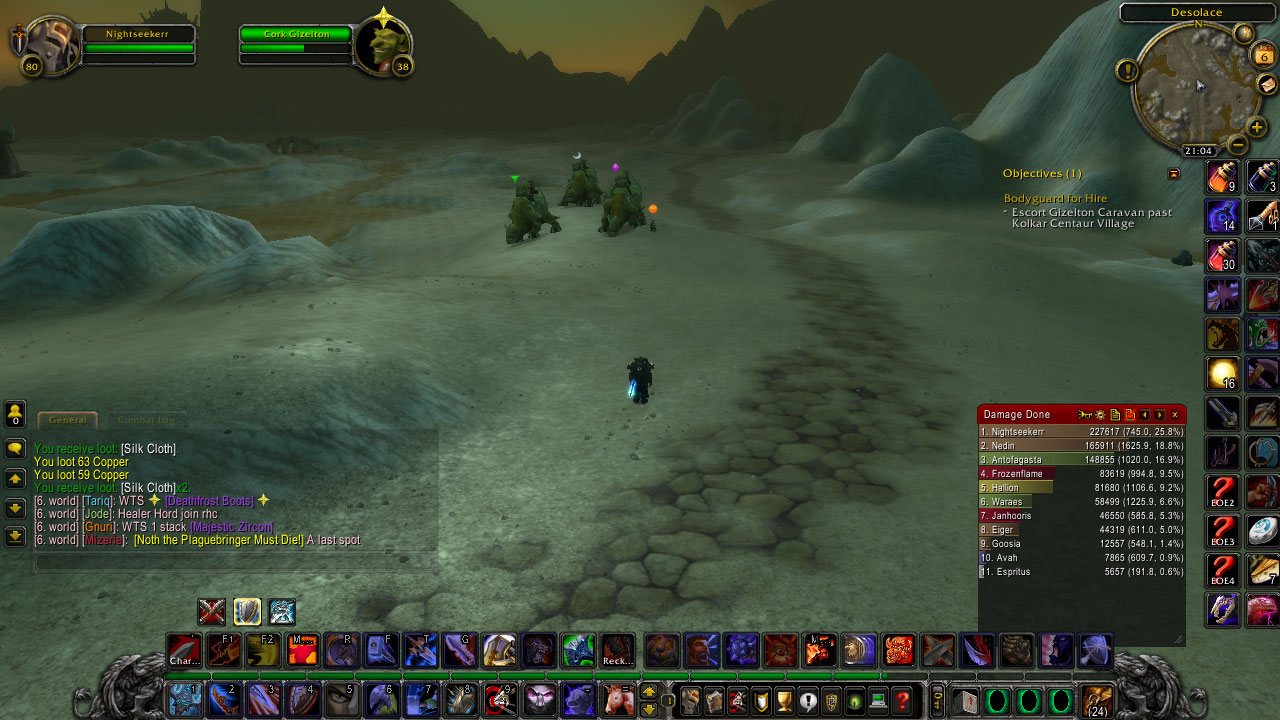Click the Recount report megaphone icon
The image size is (1280, 720).
[x=1085, y=415]
